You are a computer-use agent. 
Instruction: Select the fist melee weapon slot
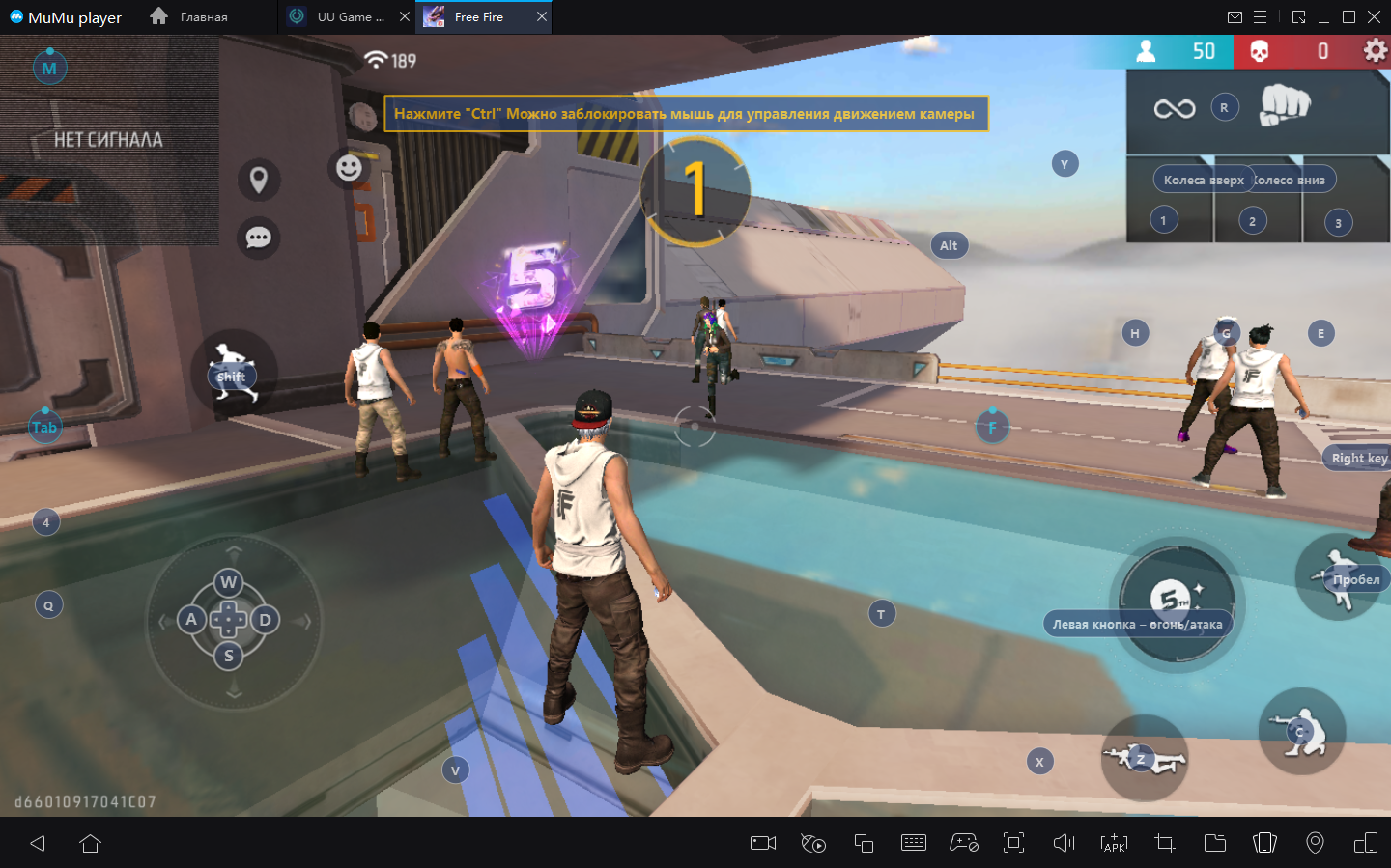pos(1284,106)
